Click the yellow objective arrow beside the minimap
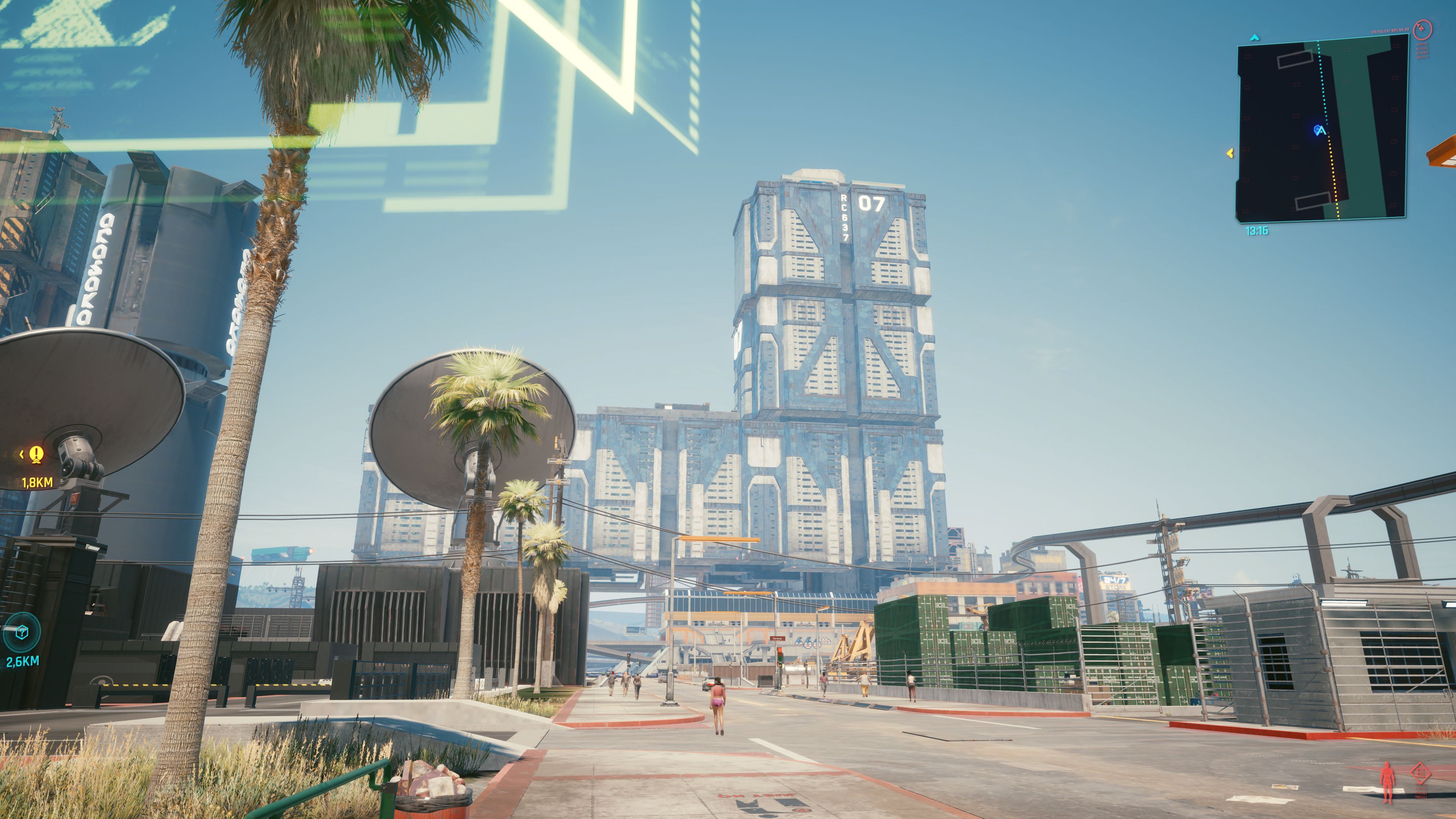Screen dimensions: 1456x819 coord(1230,153)
